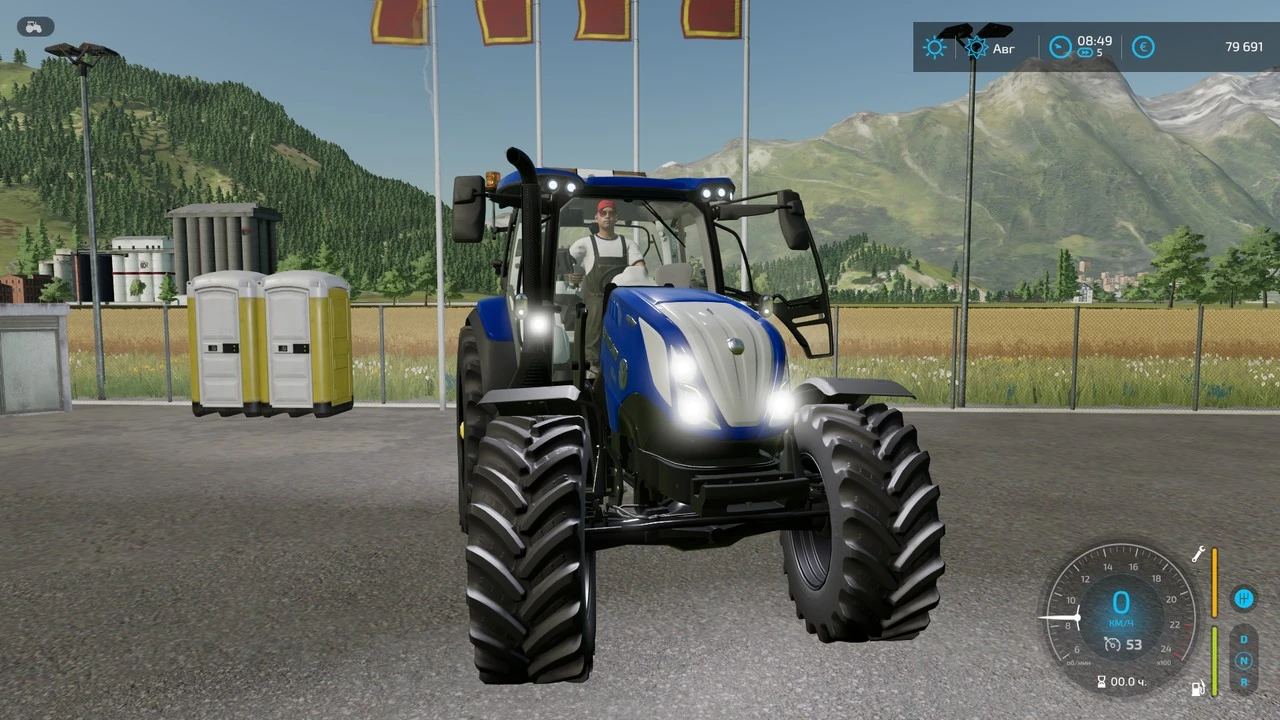Click the current weather sun icon
1280x720 pixels.
click(x=934, y=46)
